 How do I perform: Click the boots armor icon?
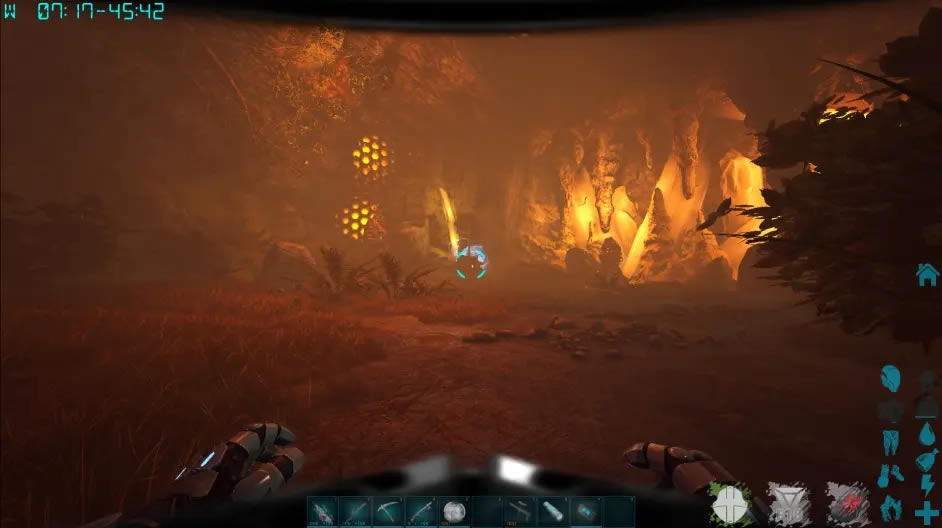(890, 474)
